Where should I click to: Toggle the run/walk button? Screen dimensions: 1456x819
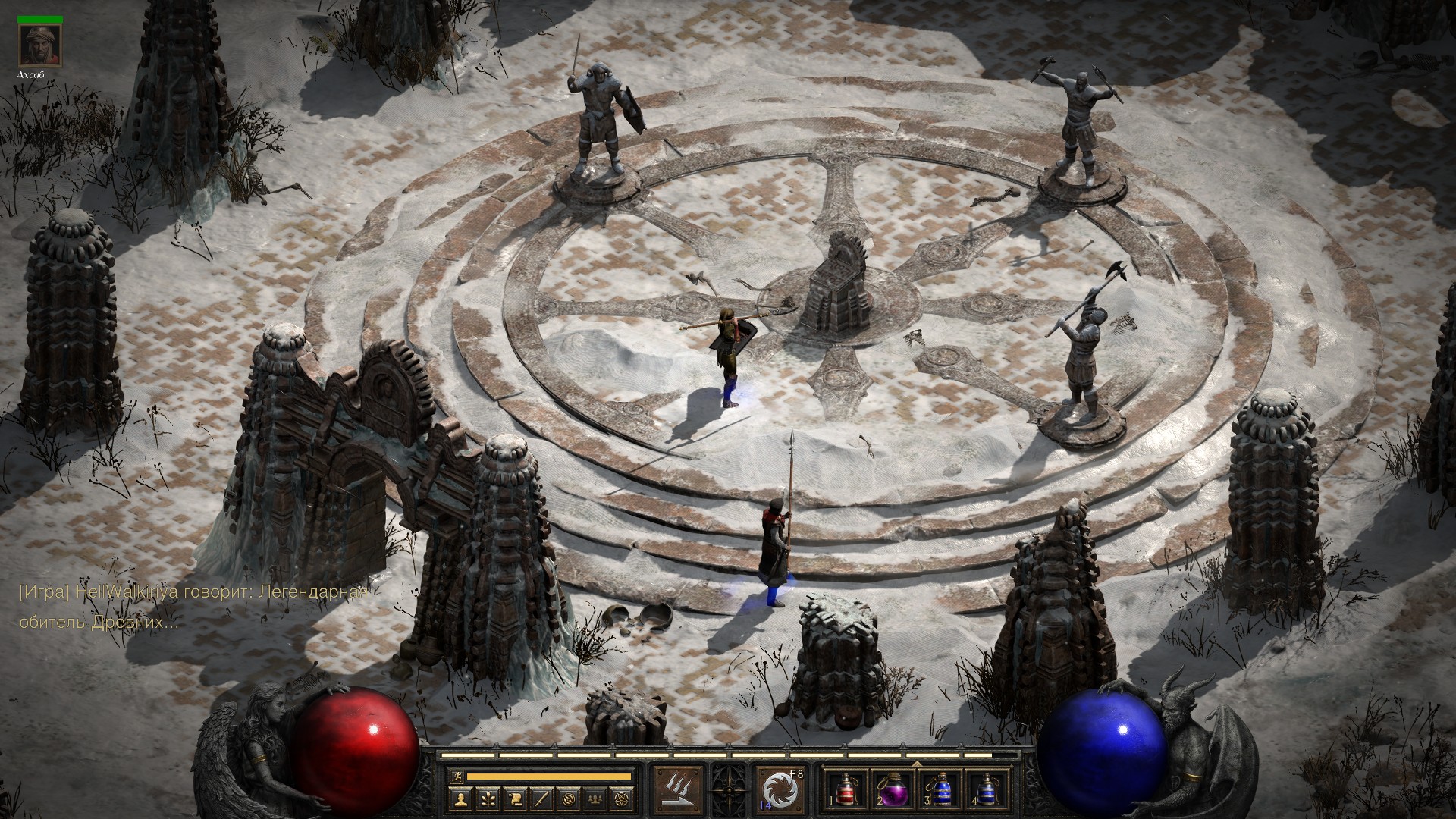click(x=457, y=777)
